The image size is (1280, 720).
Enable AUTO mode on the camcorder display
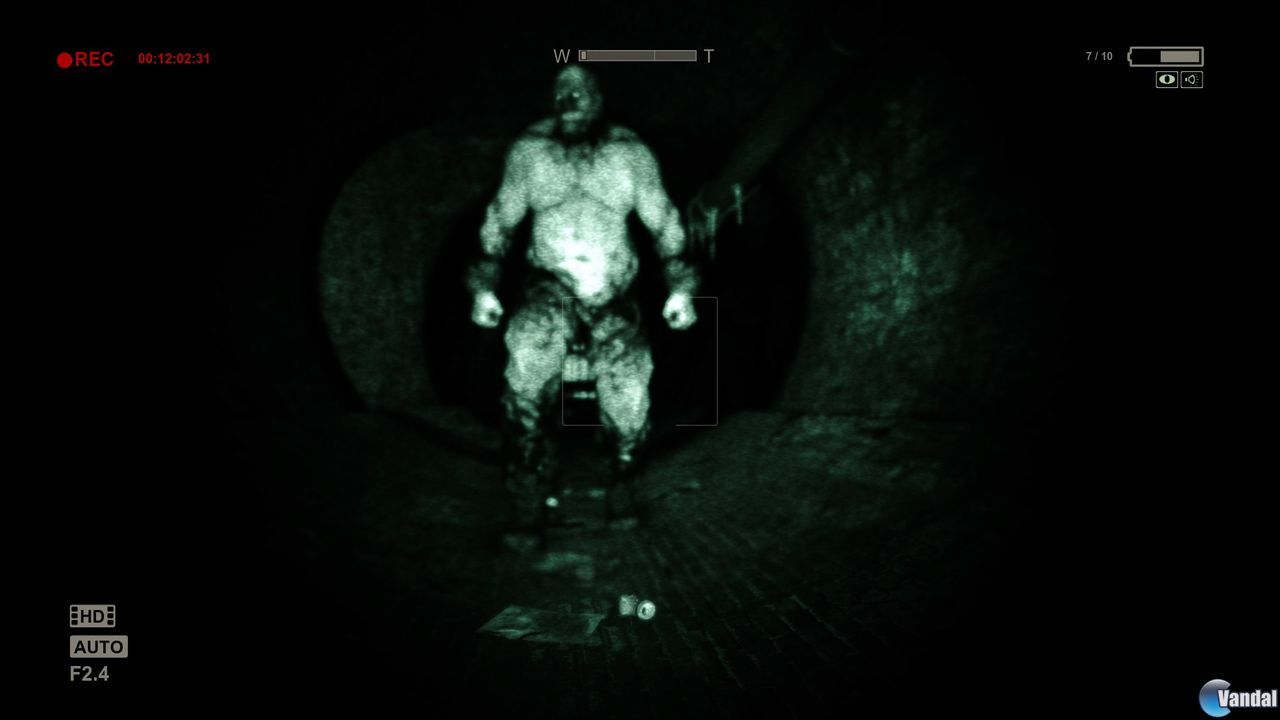click(x=98, y=647)
